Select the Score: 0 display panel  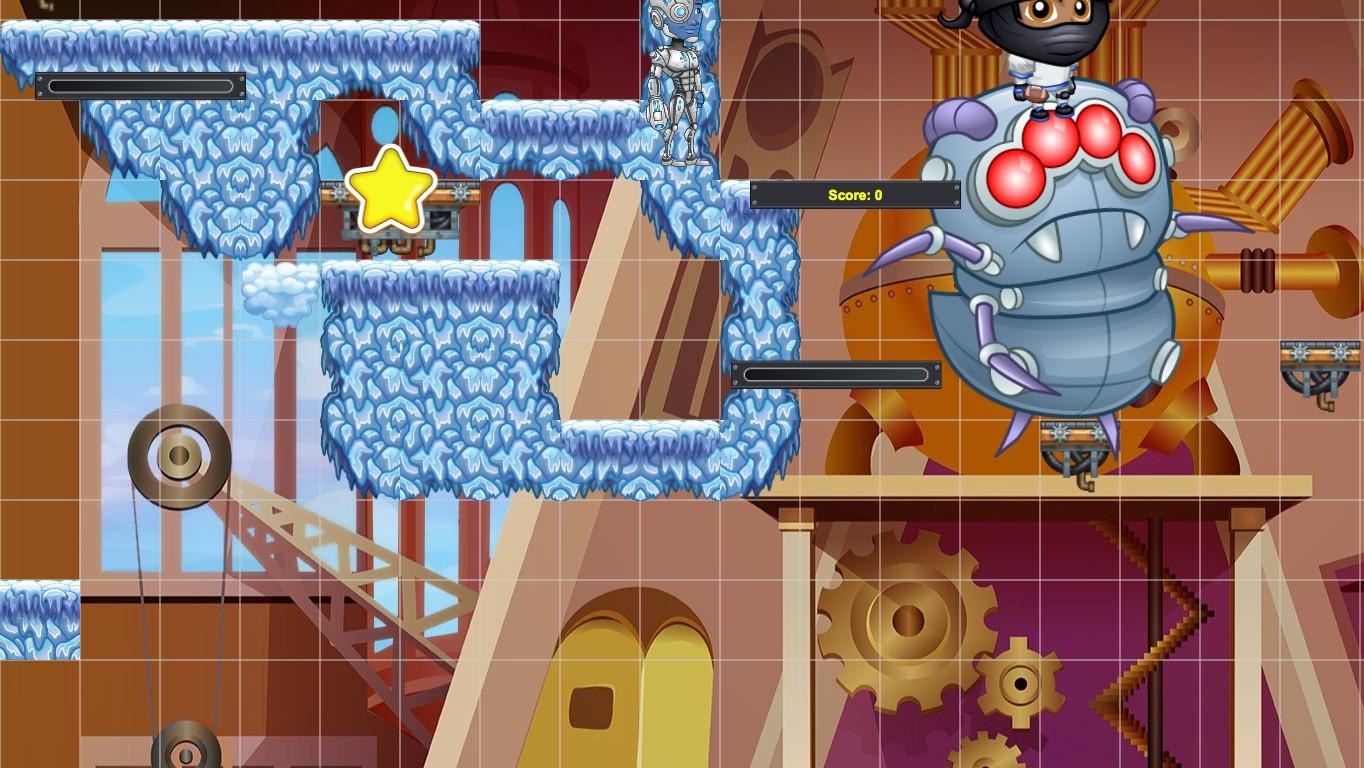click(x=856, y=195)
